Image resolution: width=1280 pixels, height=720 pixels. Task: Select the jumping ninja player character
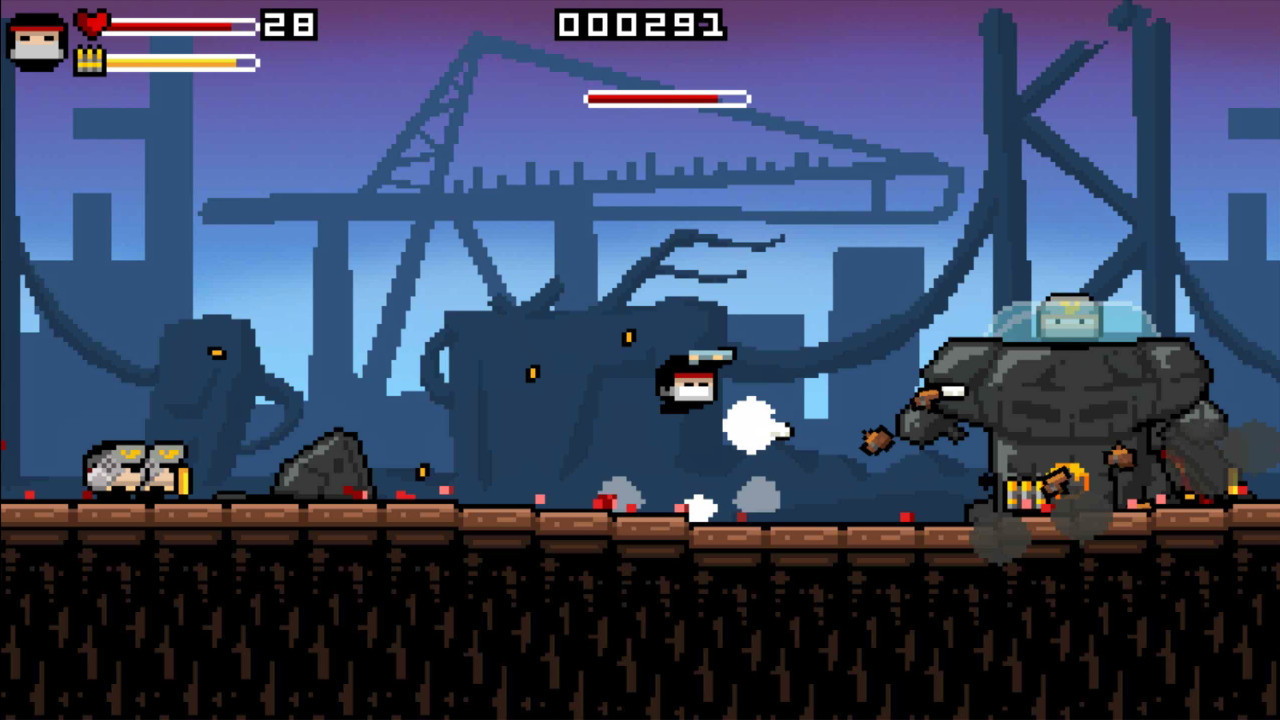coord(685,385)
